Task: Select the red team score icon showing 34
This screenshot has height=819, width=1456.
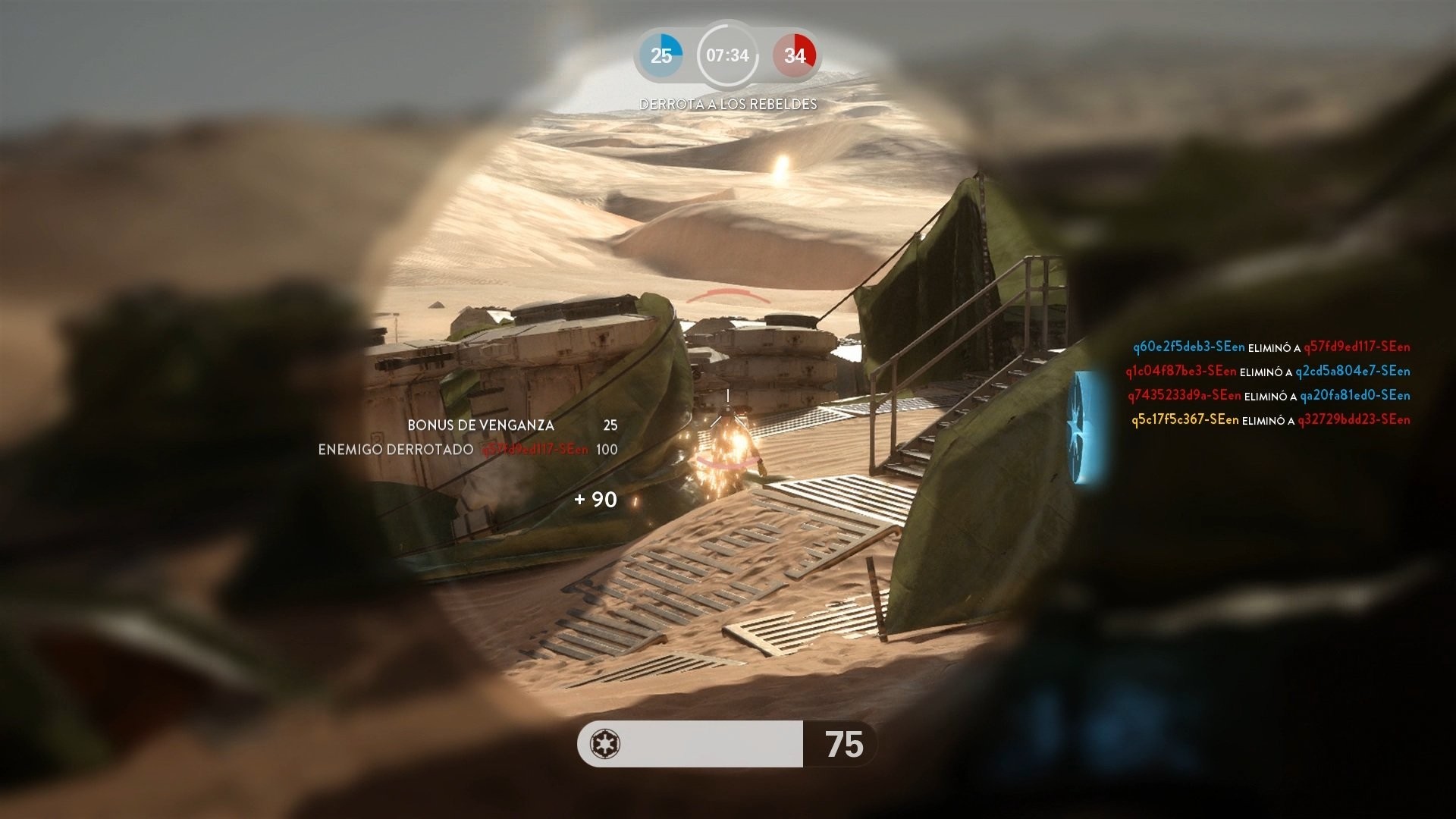Action: point(795,55)
